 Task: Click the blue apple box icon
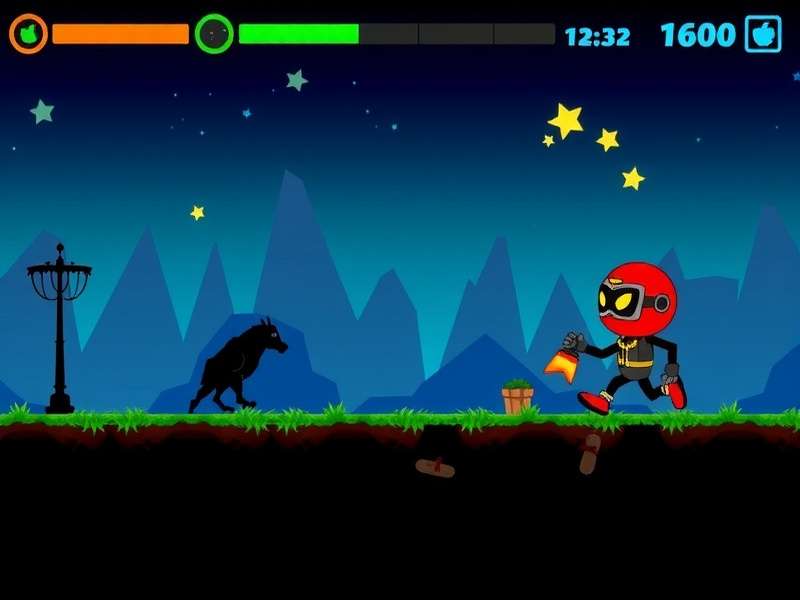[763, 34]
